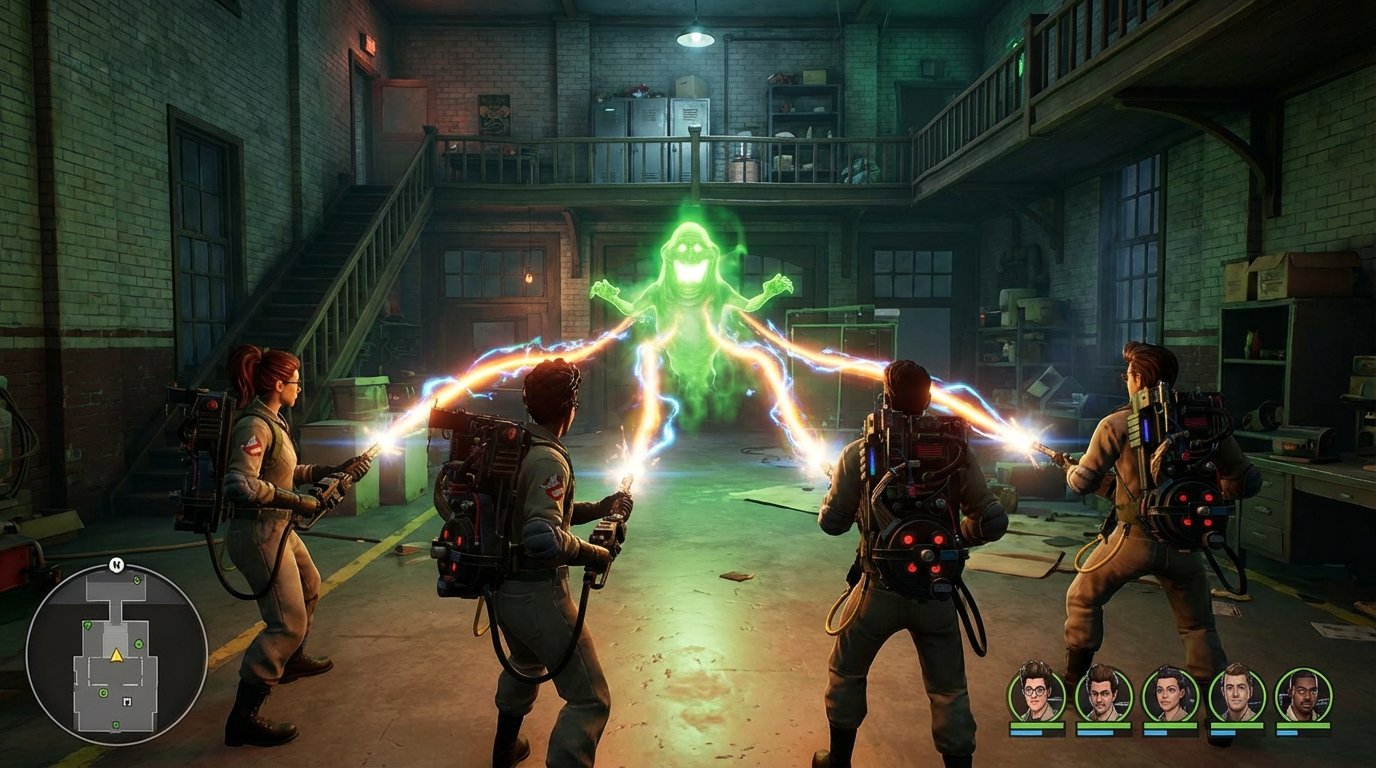This screenshot has height=768, width=1376.
Task: Click the green marker near the minimap stairs
Action: click(88, 626)
